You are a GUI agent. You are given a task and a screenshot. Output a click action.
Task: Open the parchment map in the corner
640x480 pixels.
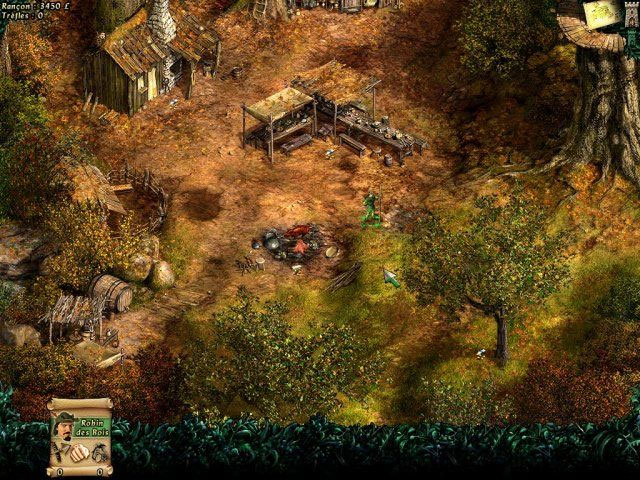pyautogui.click(x=600, y=14)
